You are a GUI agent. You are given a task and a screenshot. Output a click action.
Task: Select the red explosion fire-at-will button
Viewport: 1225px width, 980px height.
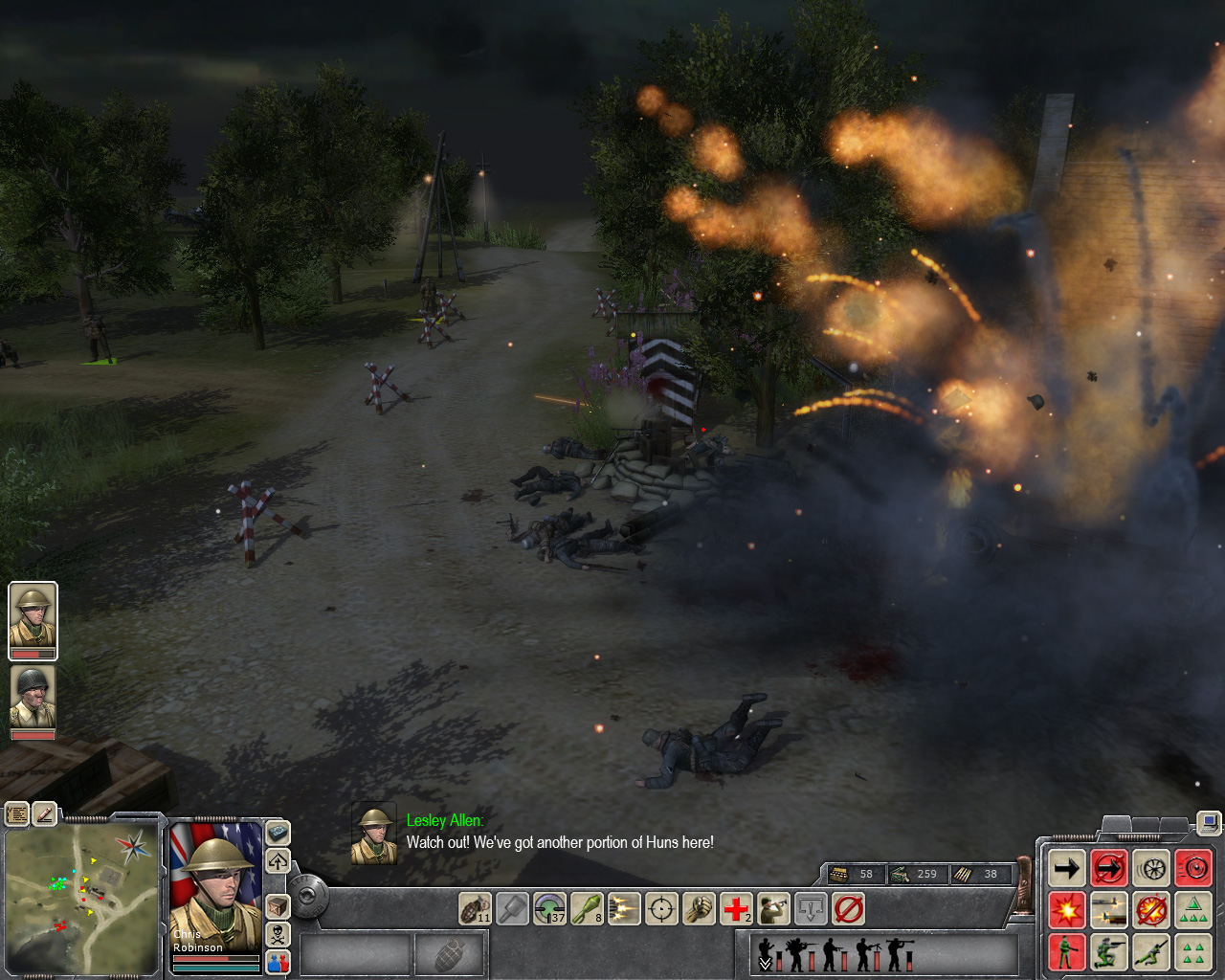(1066, 910)
